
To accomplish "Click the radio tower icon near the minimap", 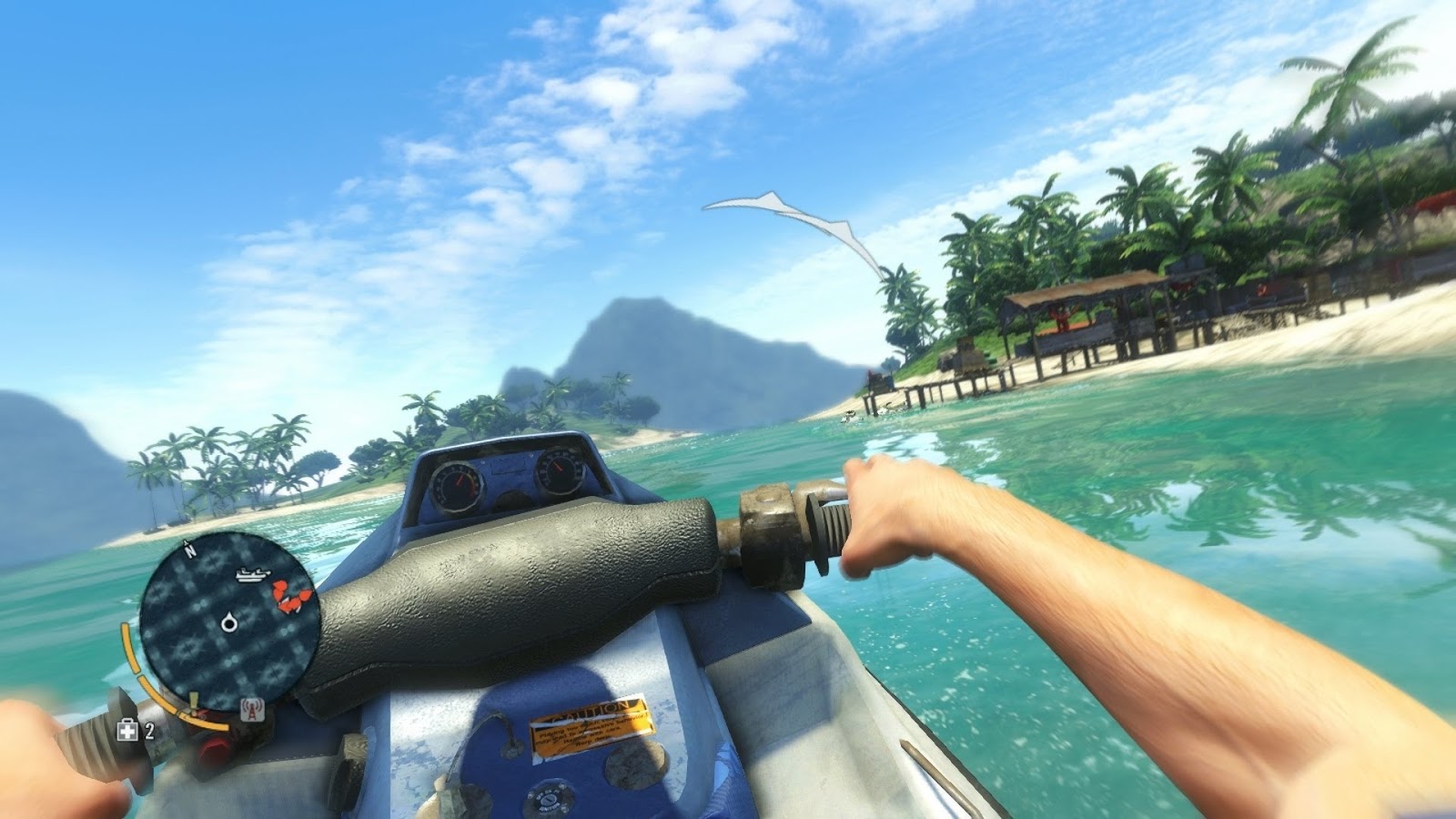I will tap(251, 709).
